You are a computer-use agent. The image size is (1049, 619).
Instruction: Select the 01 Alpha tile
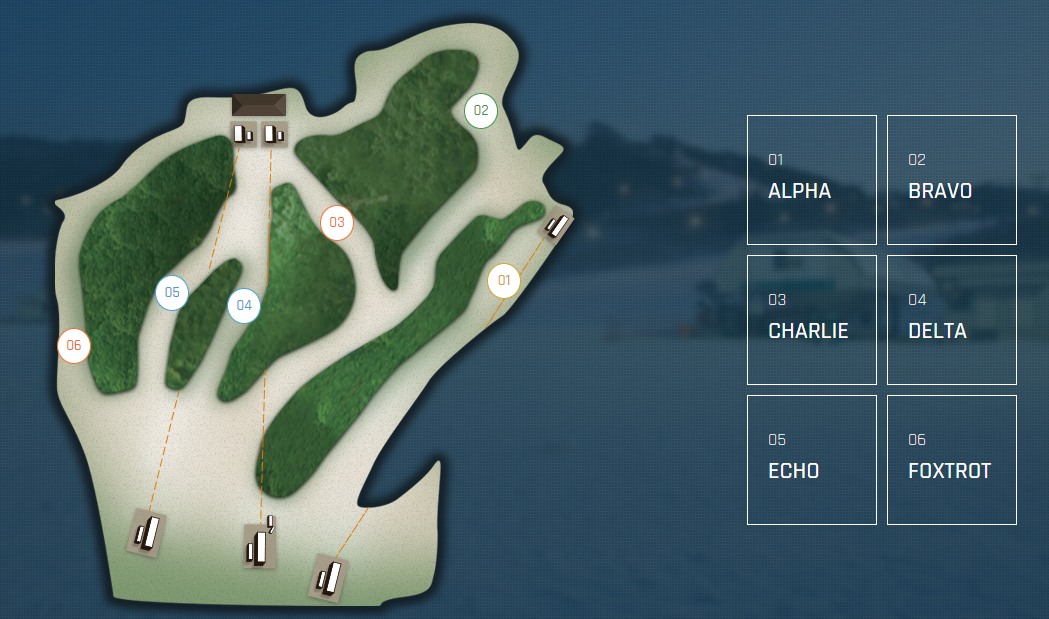(x=811, y=180)
